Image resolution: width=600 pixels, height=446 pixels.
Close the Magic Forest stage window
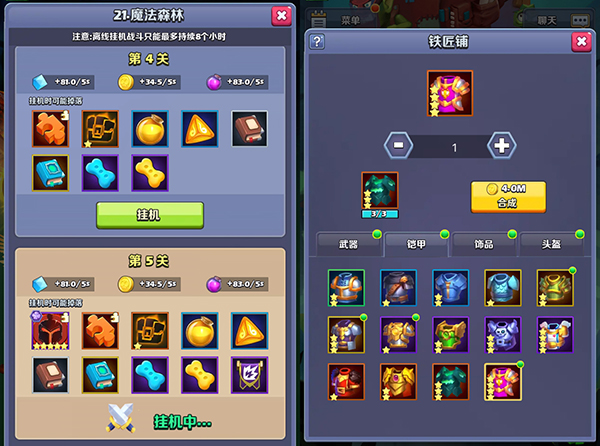(x=280, y=15)
